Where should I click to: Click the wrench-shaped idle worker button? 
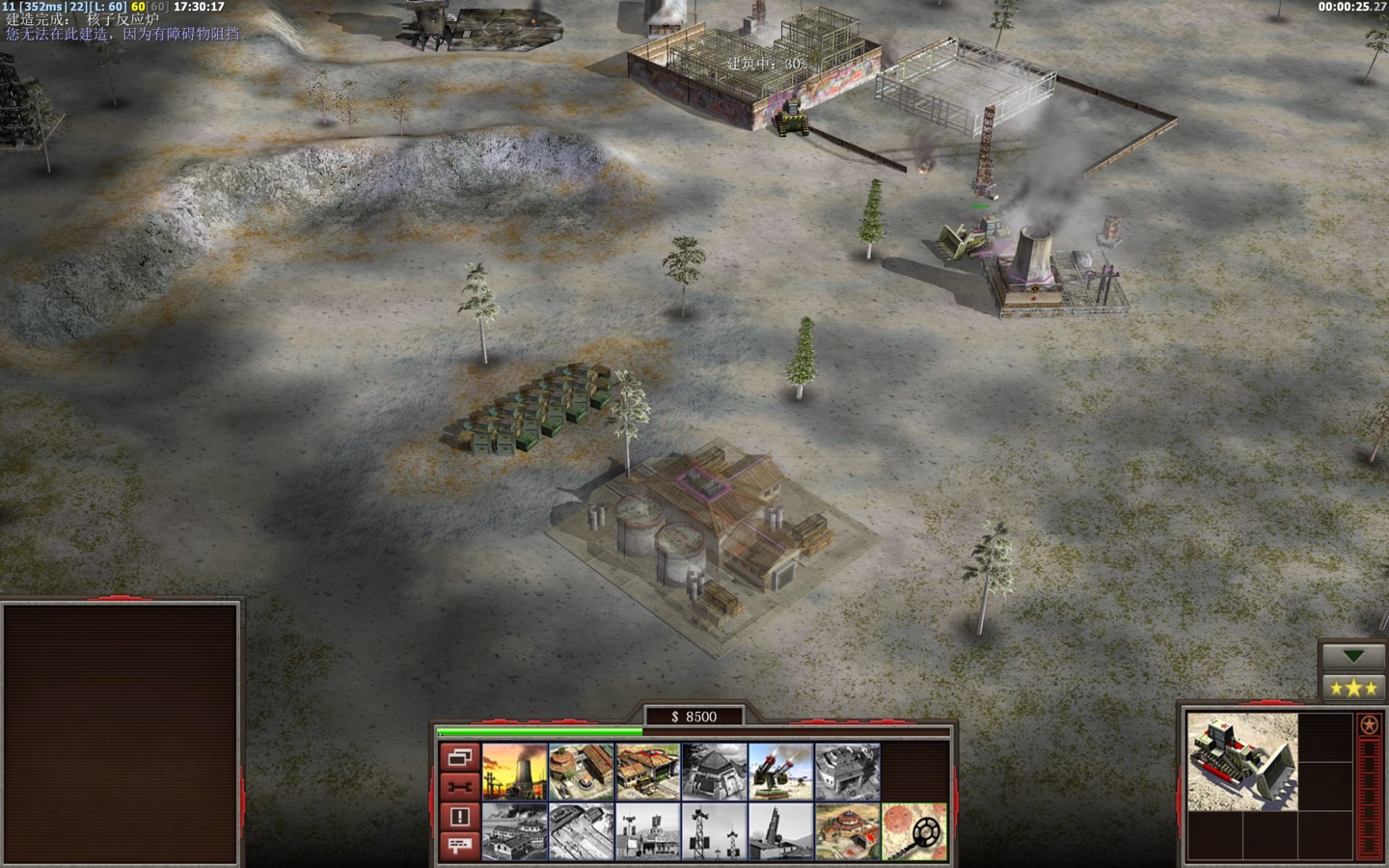pos(459,786)
